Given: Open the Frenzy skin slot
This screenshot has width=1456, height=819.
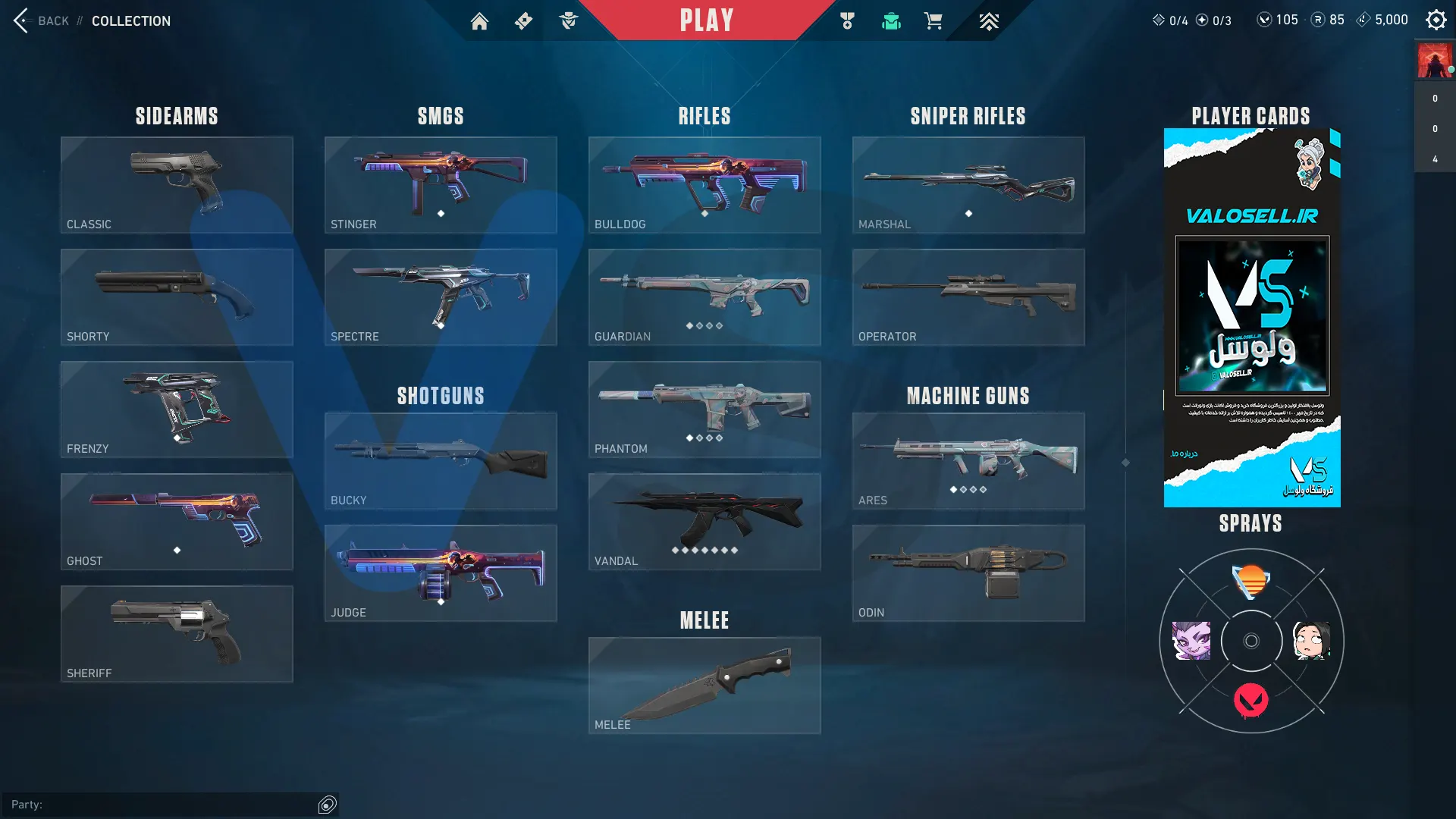Looking at the screenshot, I should pyautogui.click(x=177, y=409).
